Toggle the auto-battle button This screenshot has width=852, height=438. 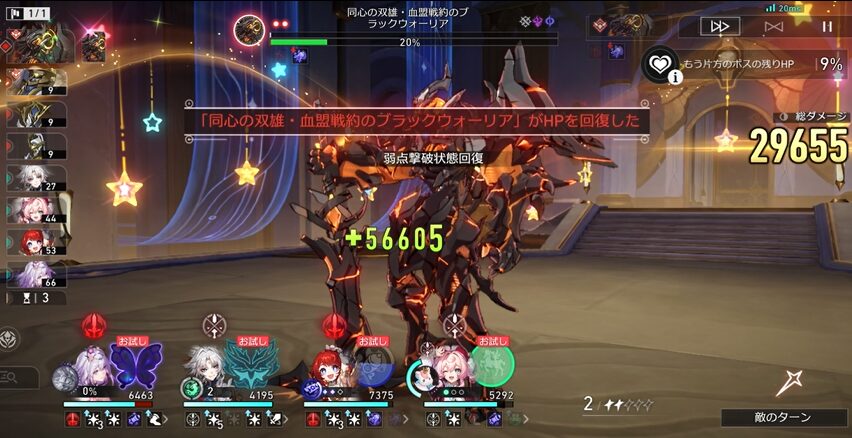[773, 27]
